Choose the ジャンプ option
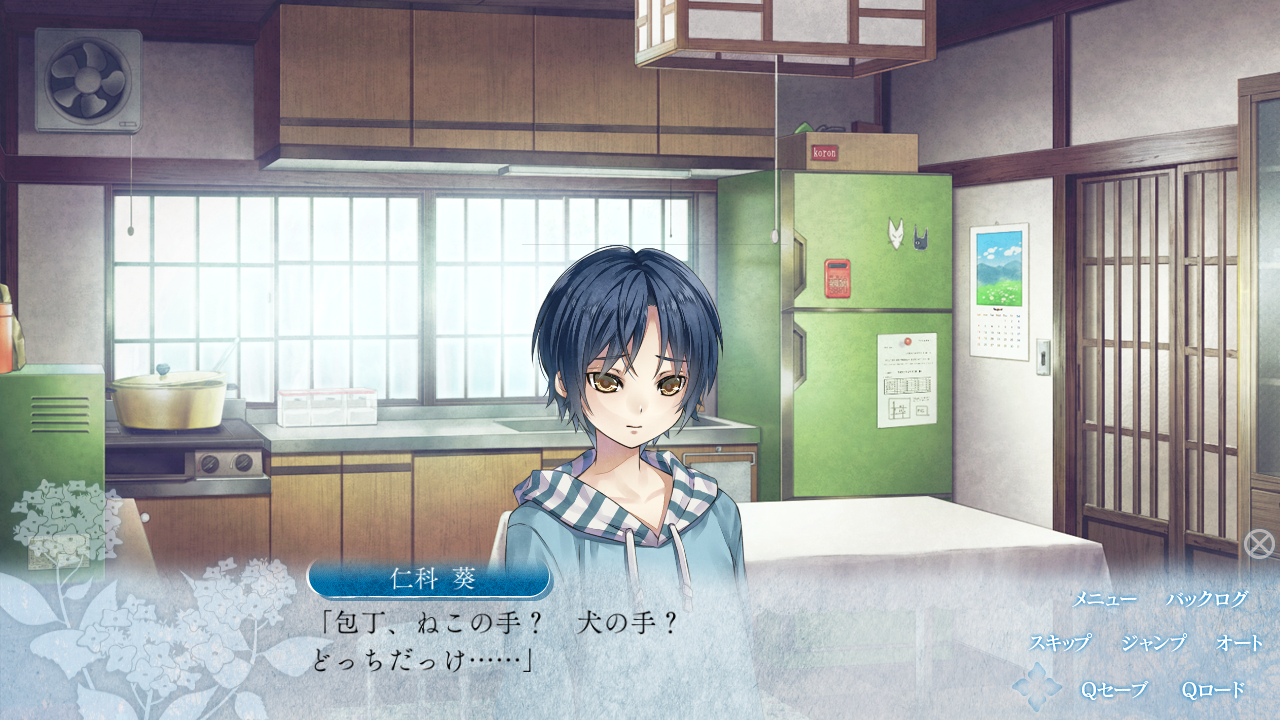Image resolution: width=1280 pixels, height=720 pixels. coord(1153,643)
